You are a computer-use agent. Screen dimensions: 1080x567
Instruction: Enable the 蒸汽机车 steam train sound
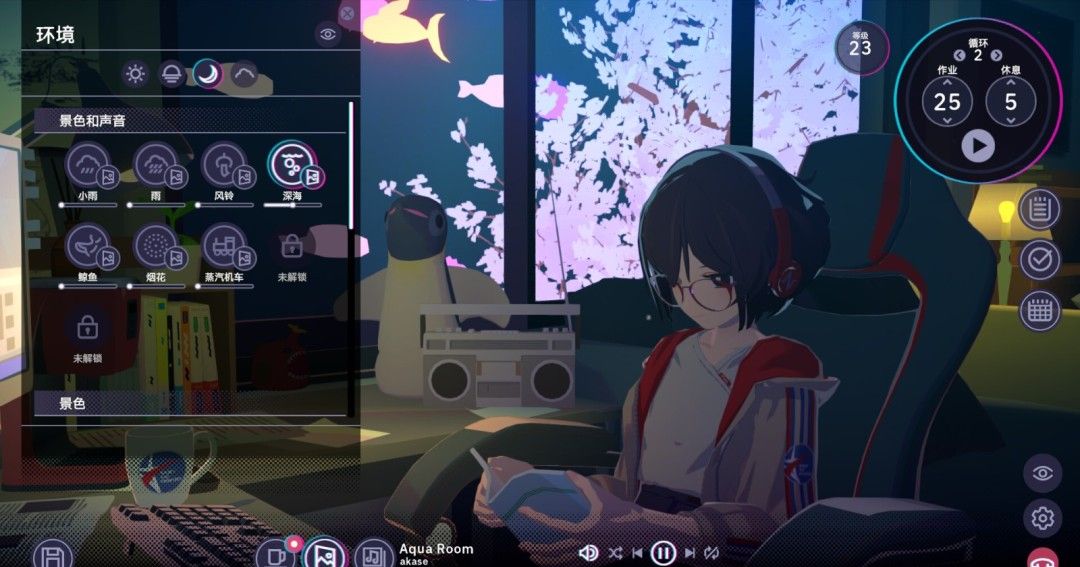pyautogui.click(x=224, y=245)
